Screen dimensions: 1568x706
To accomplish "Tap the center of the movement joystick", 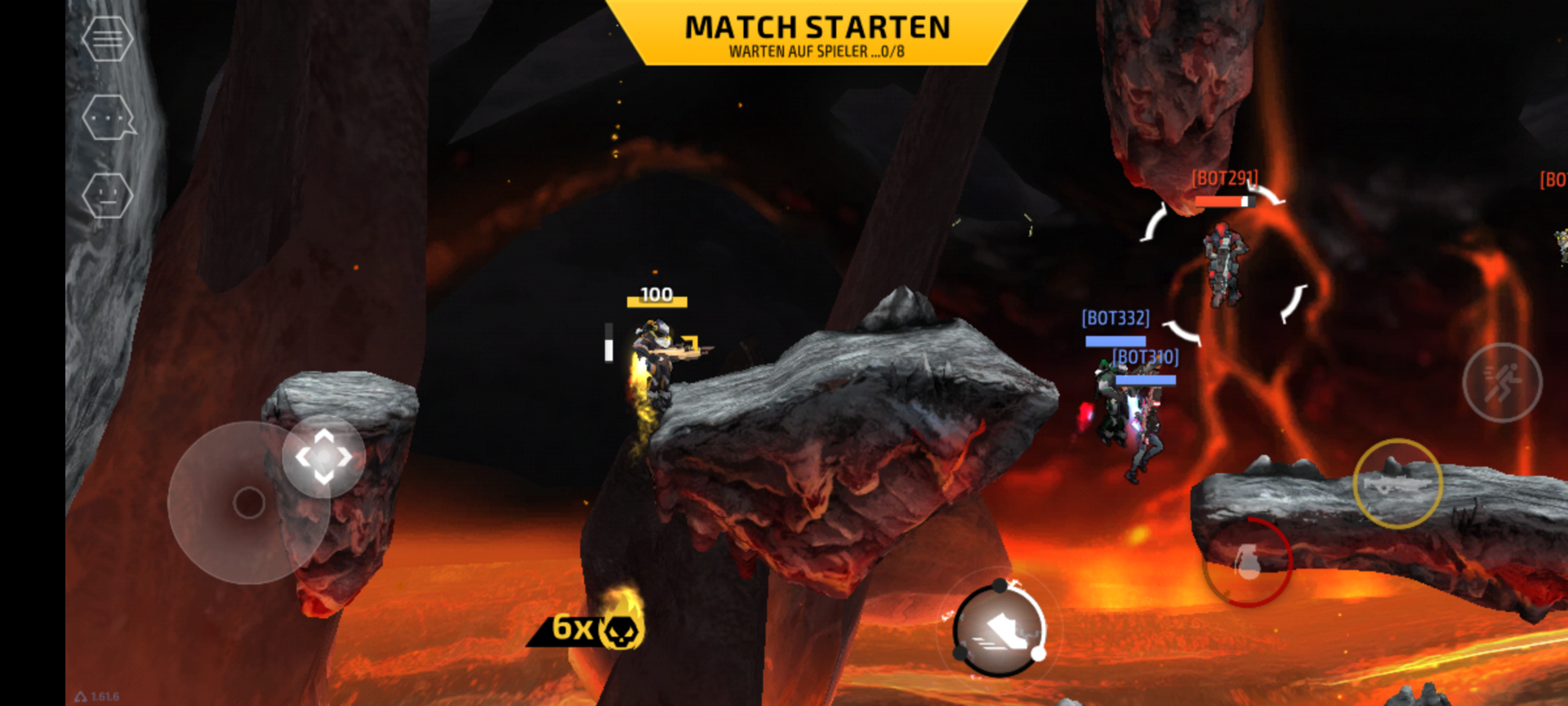I will point(249,503).
